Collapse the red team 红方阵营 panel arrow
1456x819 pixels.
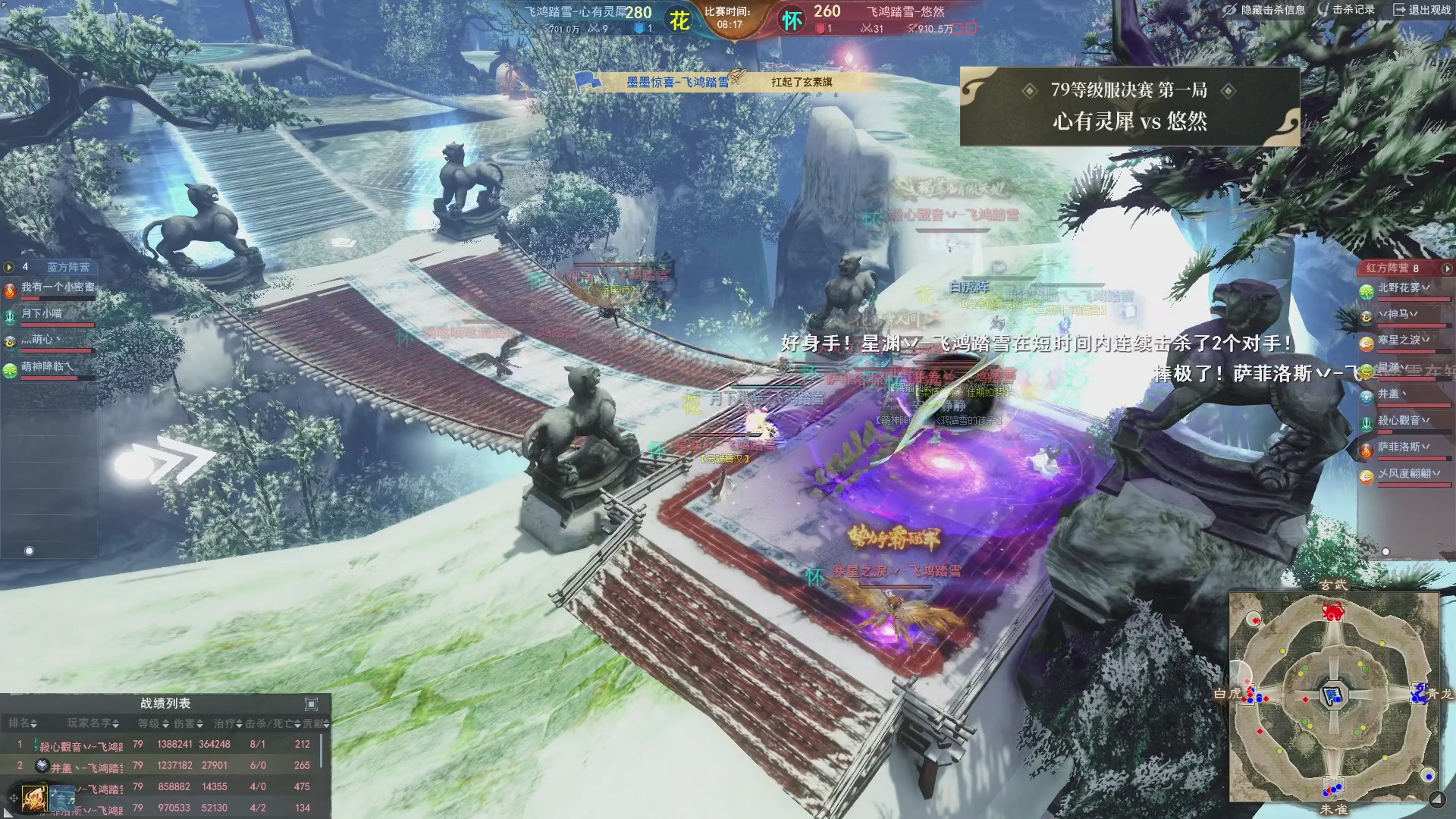point(1447,268)
